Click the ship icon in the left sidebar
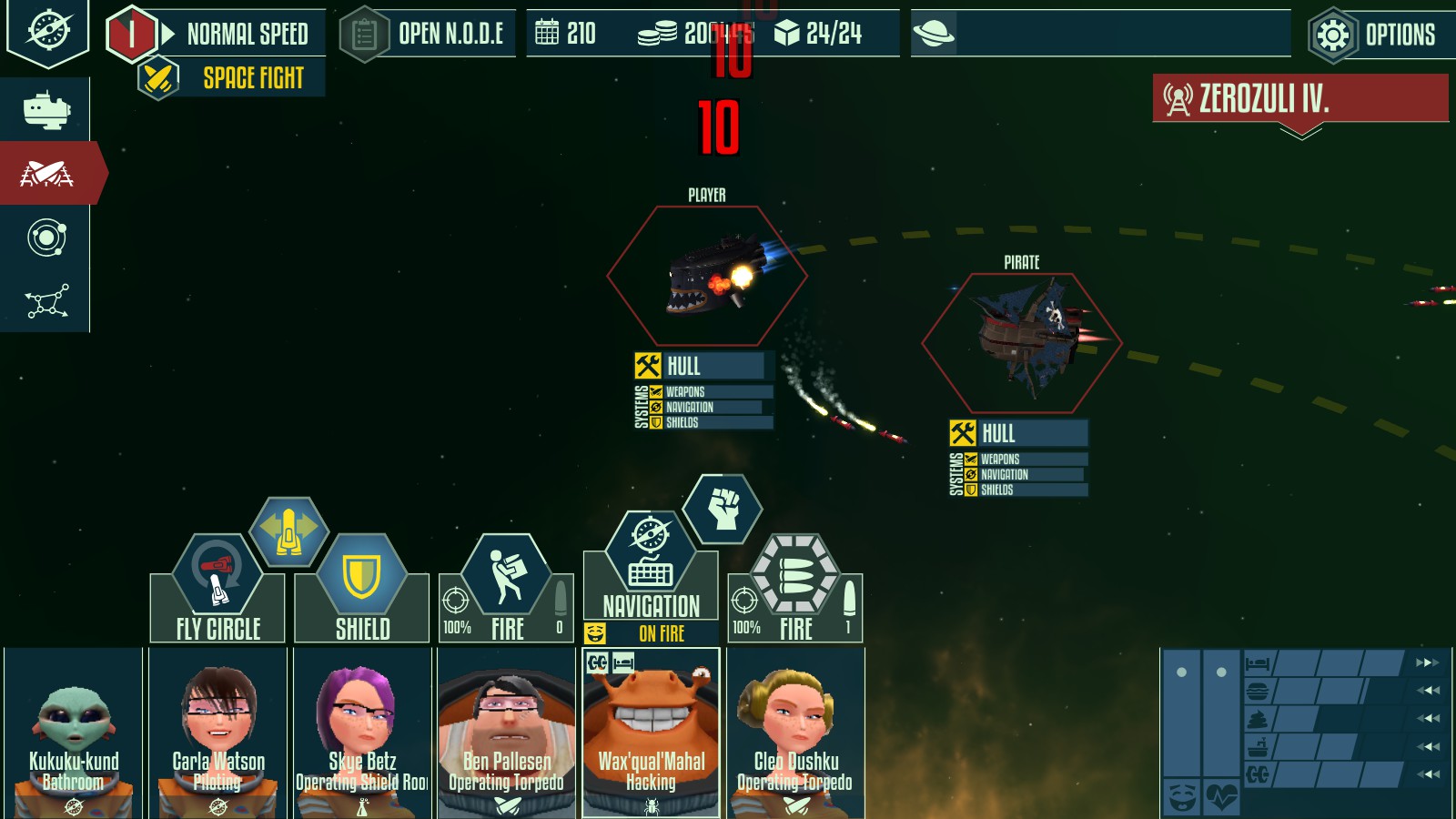 pyautogui.click(x=46, y=109)
